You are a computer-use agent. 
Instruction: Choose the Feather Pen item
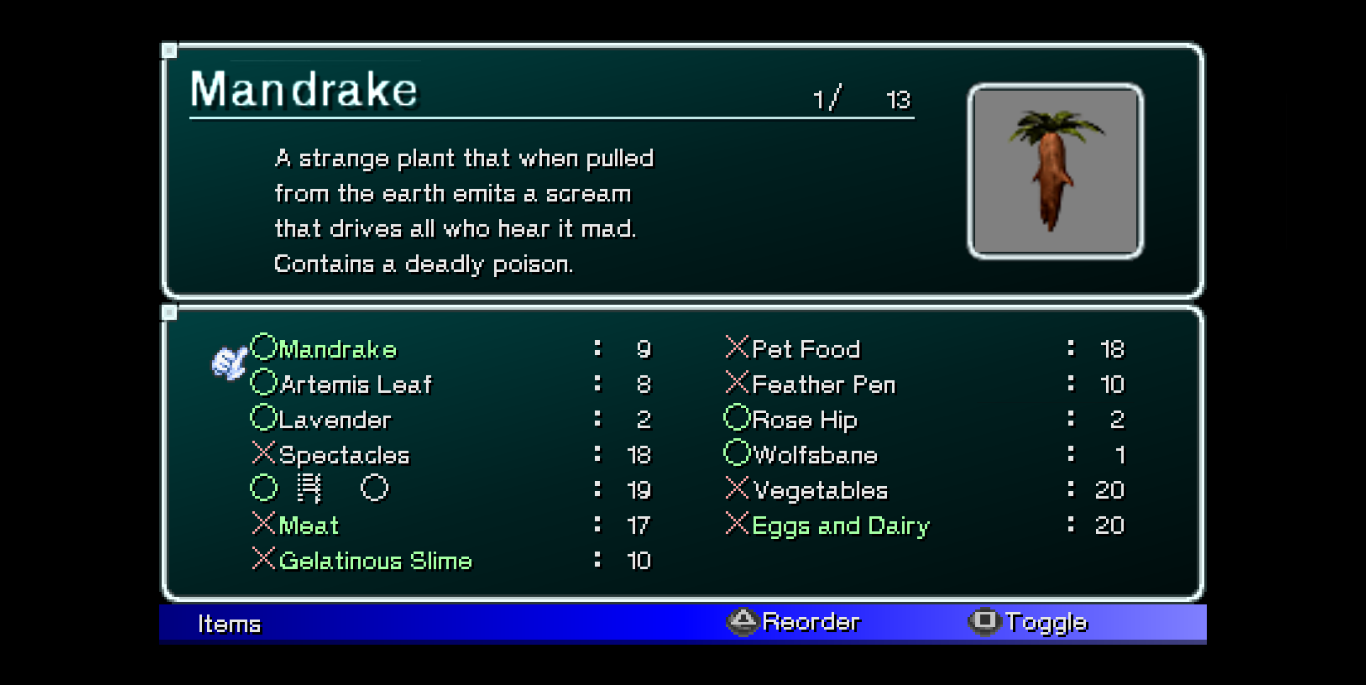click(x=823, y=385)
